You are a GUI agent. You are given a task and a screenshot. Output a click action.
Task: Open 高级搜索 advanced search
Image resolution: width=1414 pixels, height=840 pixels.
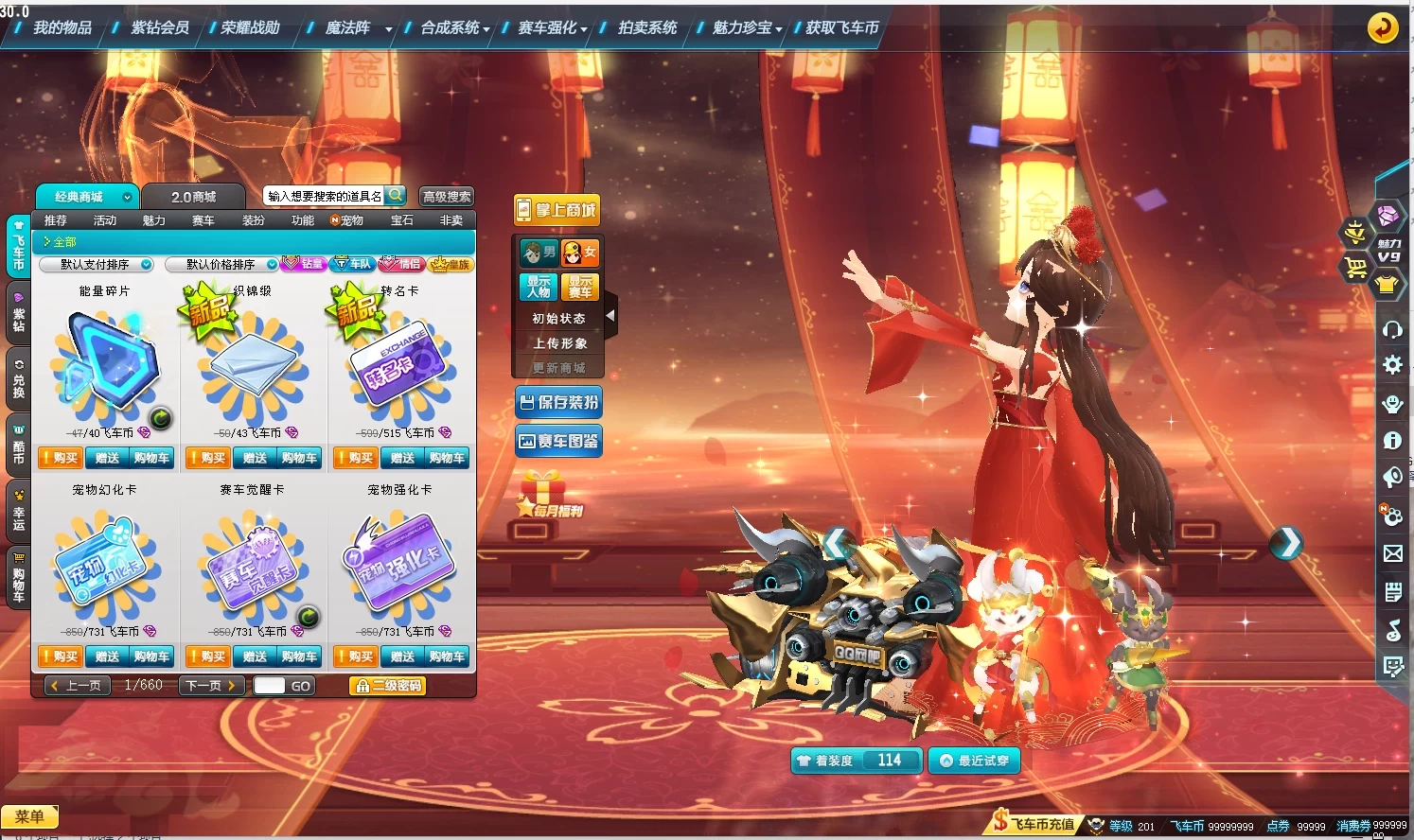click(x=447, y=197)
